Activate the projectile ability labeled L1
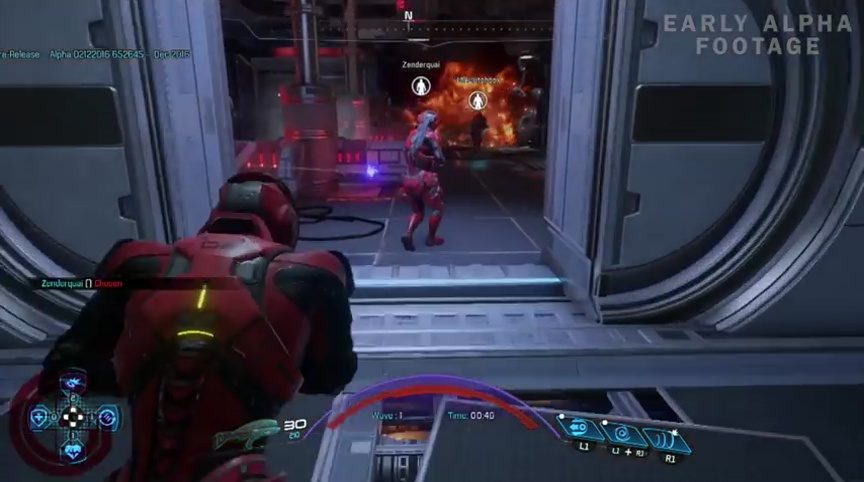Viewport: 864px width, 482px height. point(579,429)
